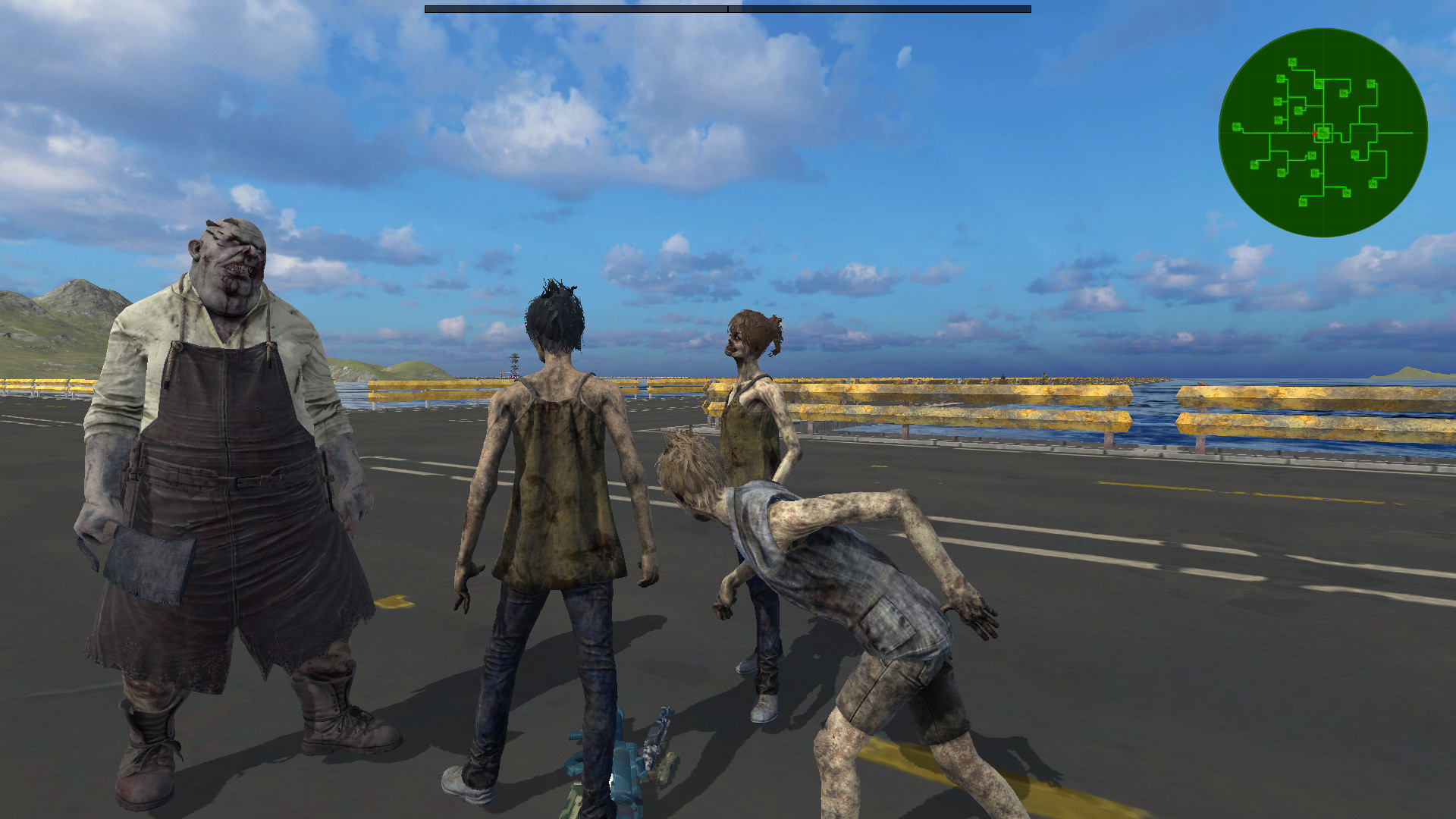Click the lower-right node icon on the minimap
The image size is (1456, 819).
pos(1372,184)
